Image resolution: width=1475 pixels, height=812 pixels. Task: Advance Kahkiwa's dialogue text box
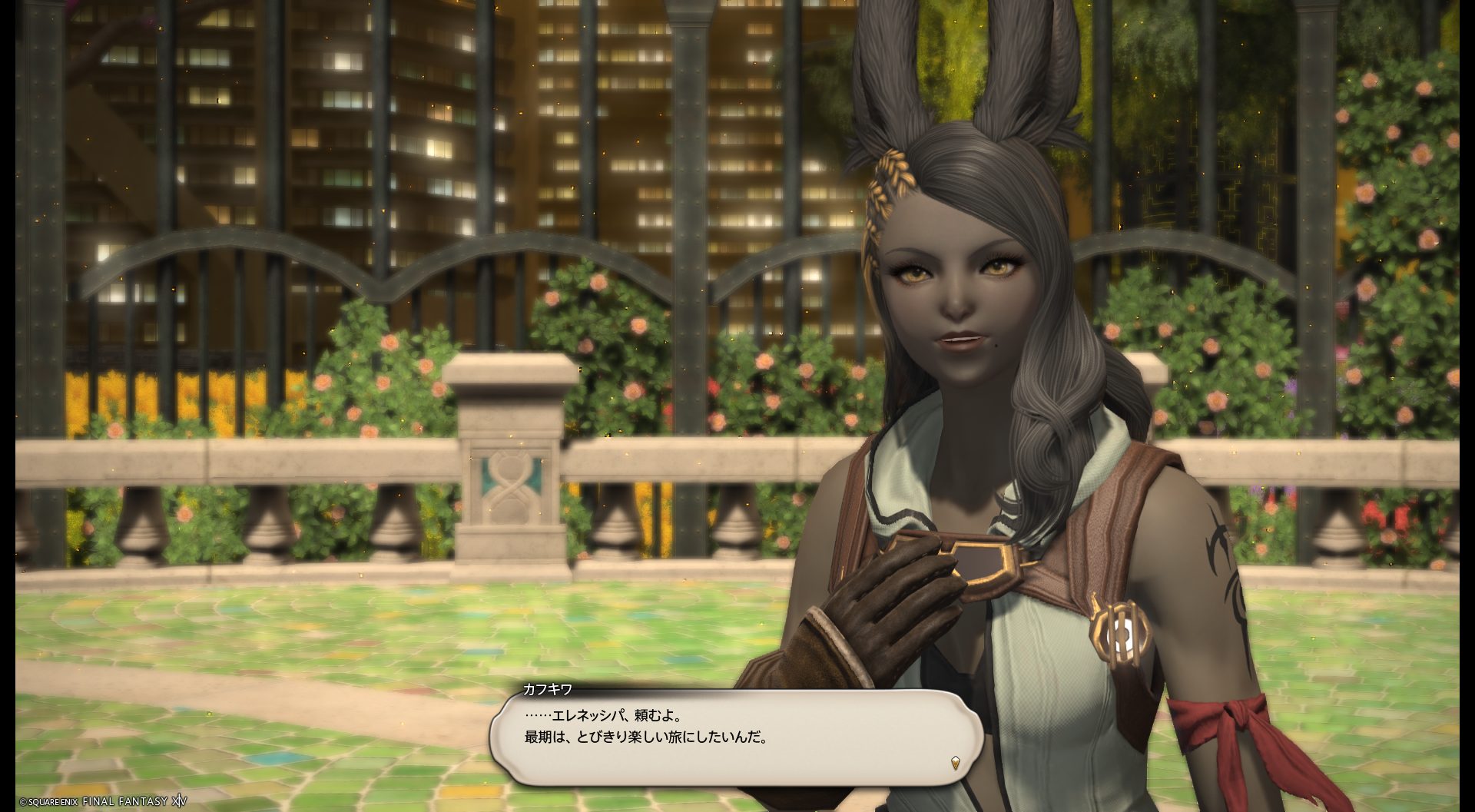pos(736,737)
